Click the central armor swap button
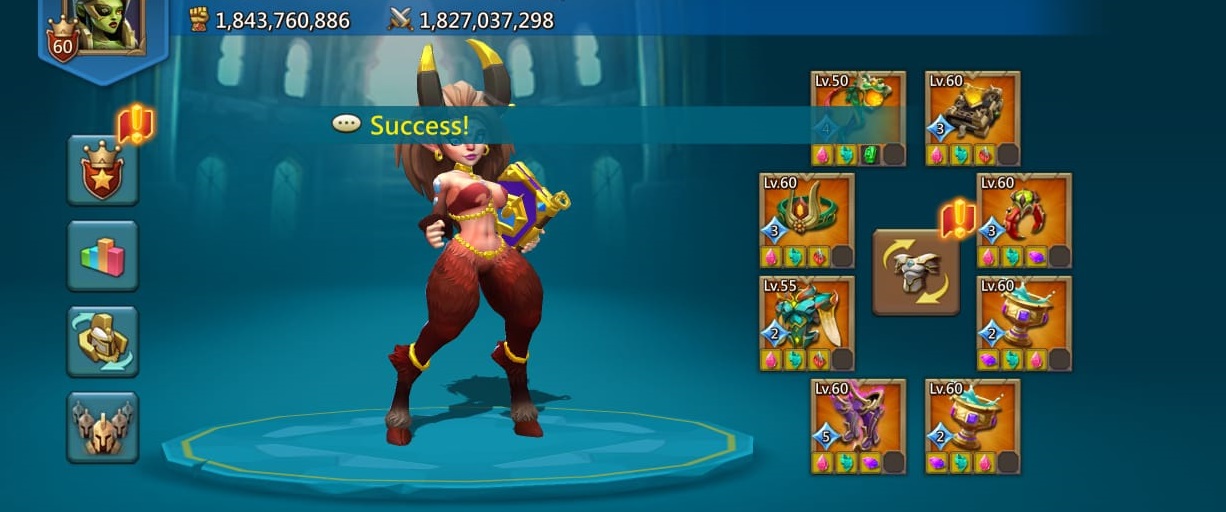This screenshot has width=1226, height=512. point(916,272)
